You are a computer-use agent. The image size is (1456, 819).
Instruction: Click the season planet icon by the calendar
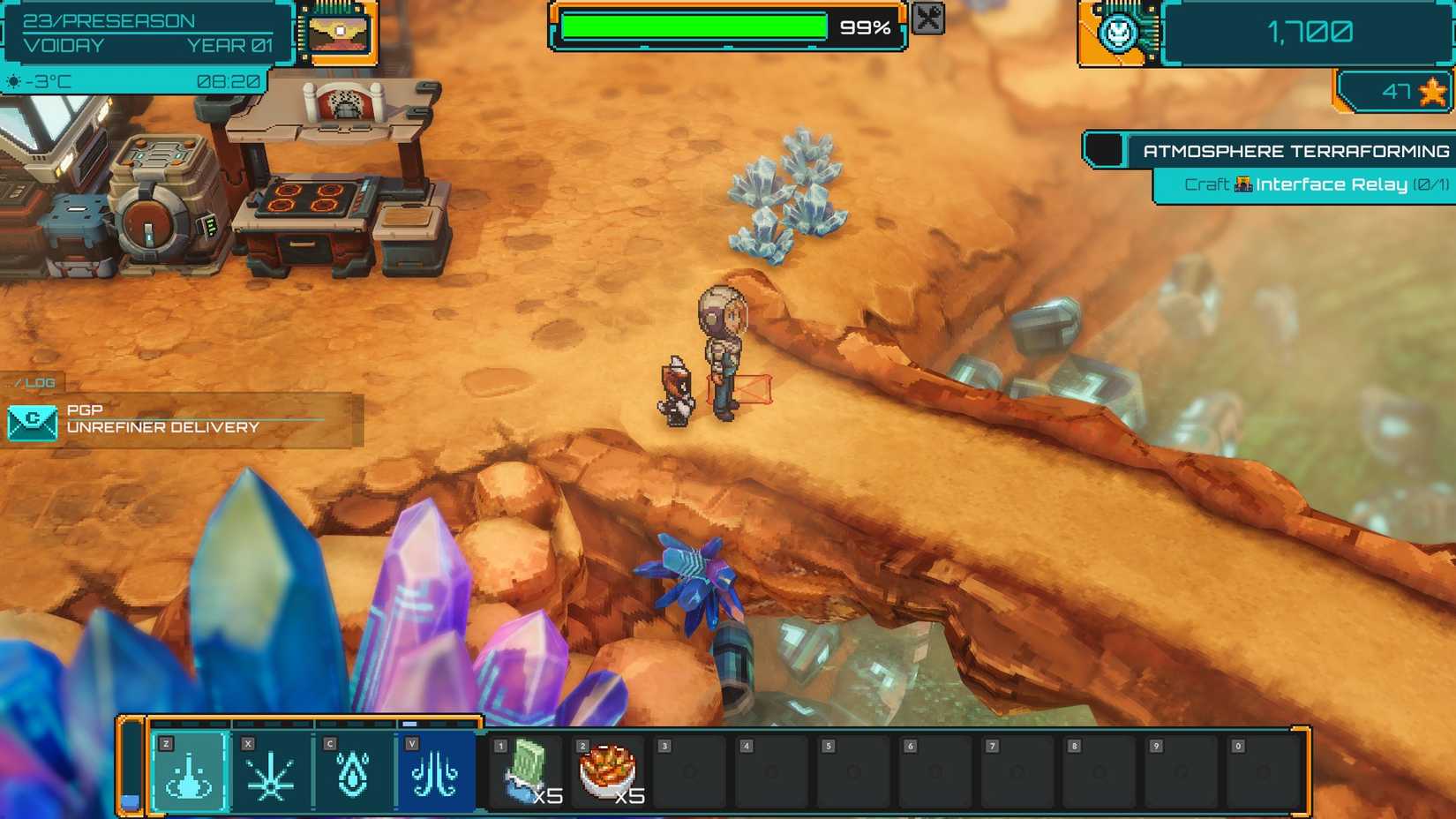click(x=339, y=33)
